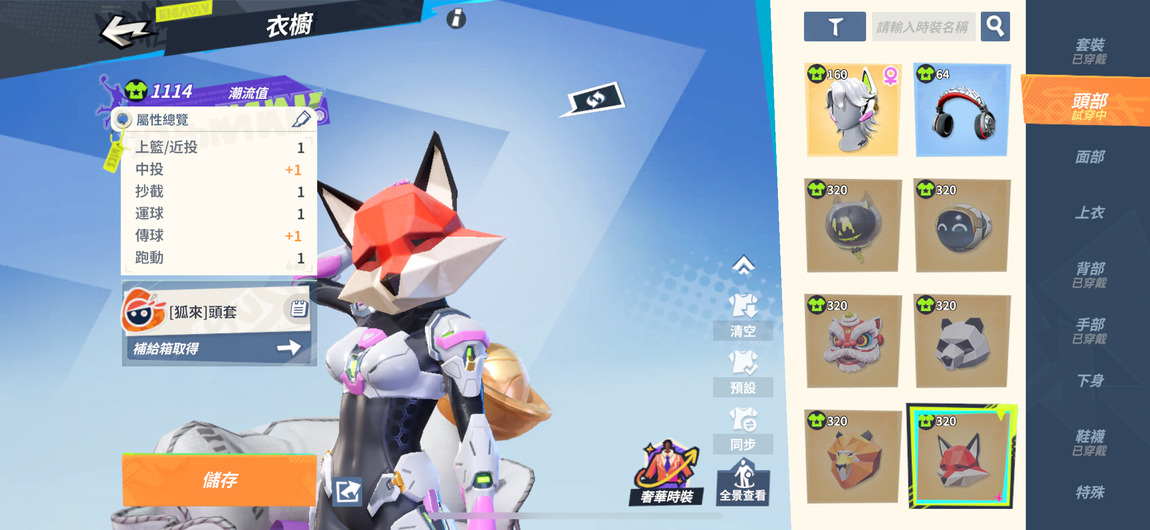Switch to 面部 face tab
The width and height of the screenshot is (1150, 530).
click(1089, 157)
